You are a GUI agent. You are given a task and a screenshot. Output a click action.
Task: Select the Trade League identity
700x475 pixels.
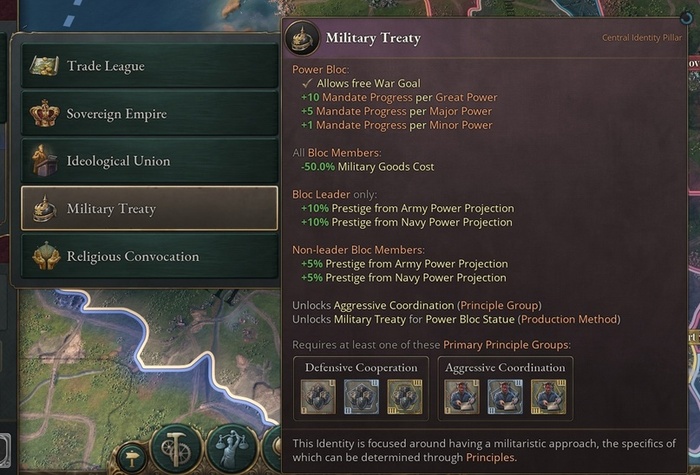149,66
